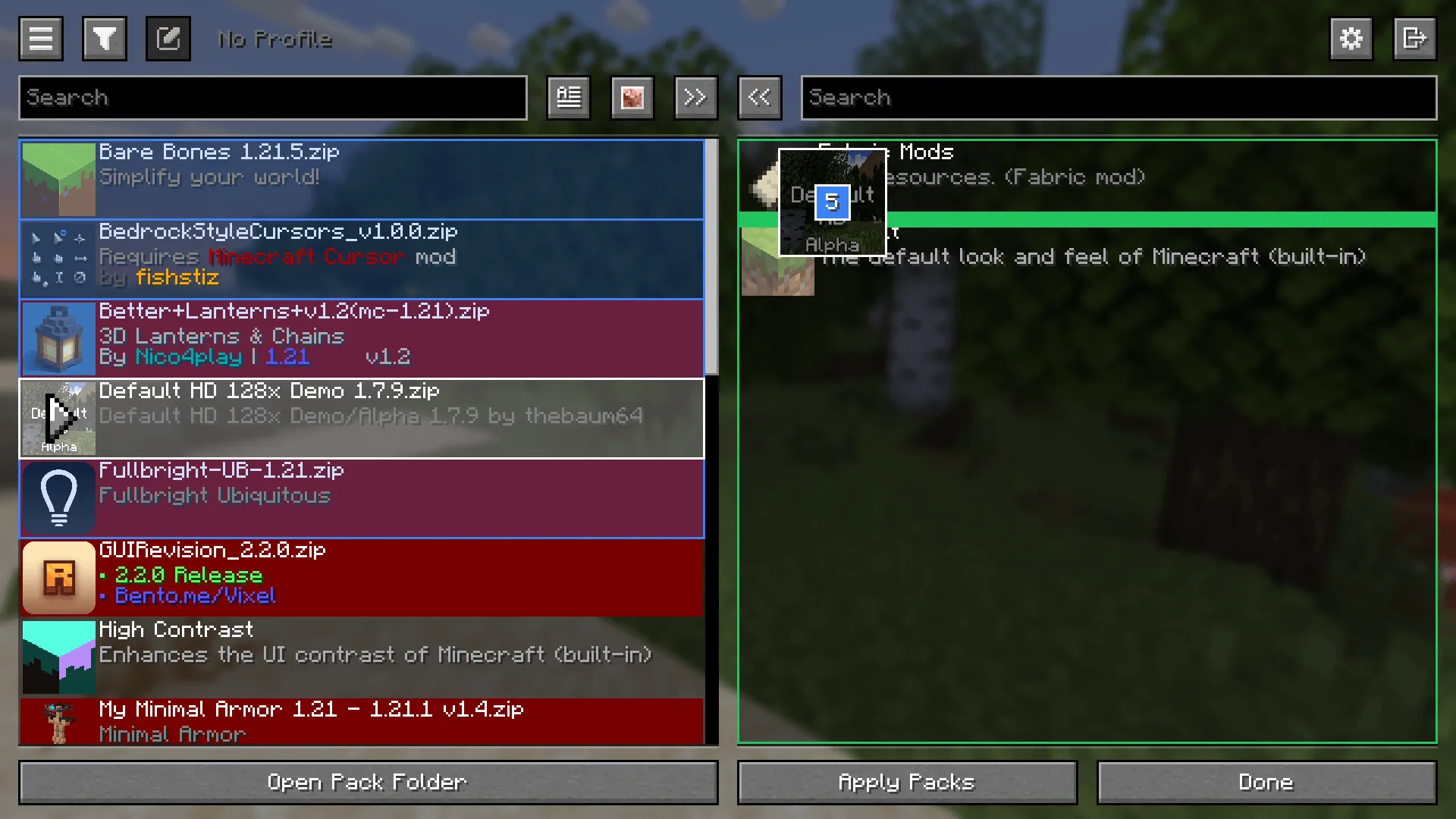Click Open Pack Folder

coord(367,782)
